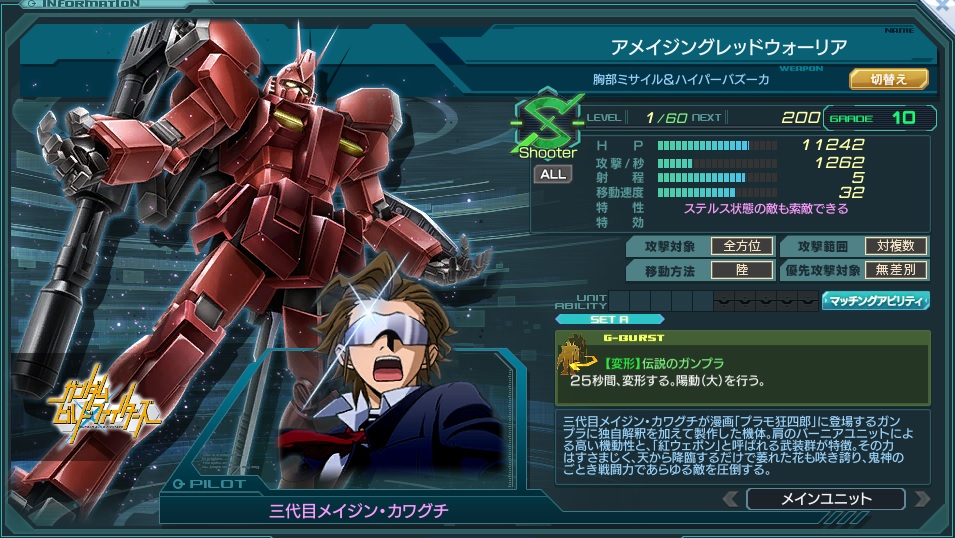Close the information window with the X
The height and width of the screenshot is (538, 955).
pos(941,6)
